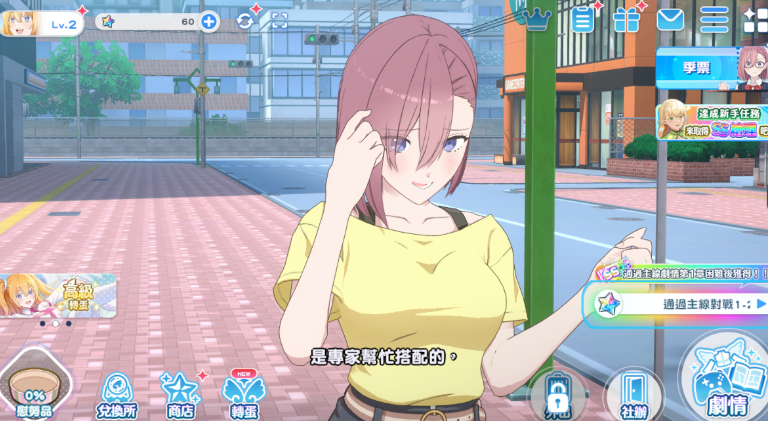The height and width of the screenshot is (421, 768).
Task: Open the mission list clipboard icon
Action: [x=584, y=20]
